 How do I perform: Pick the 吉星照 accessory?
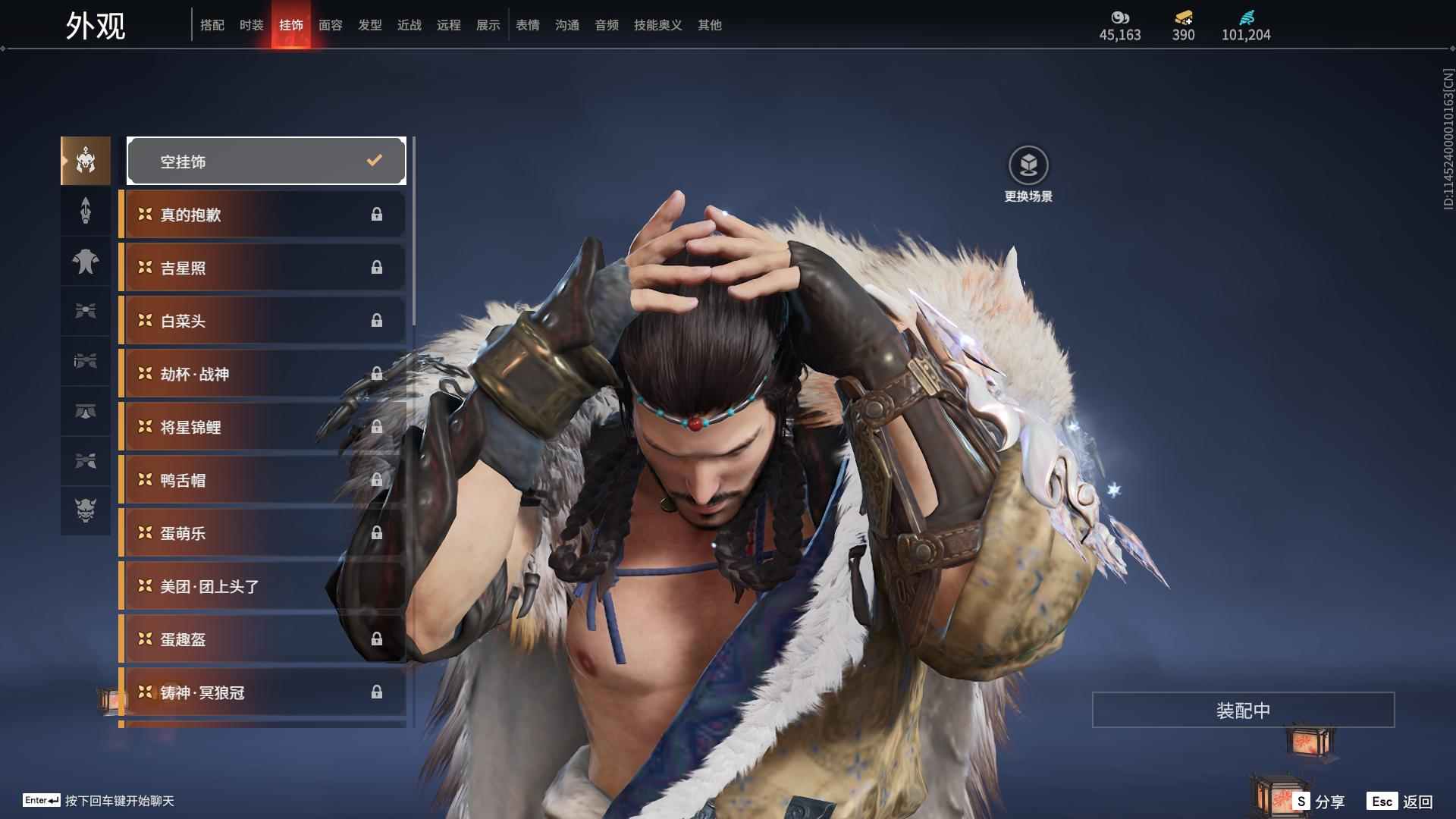(263, 268)
